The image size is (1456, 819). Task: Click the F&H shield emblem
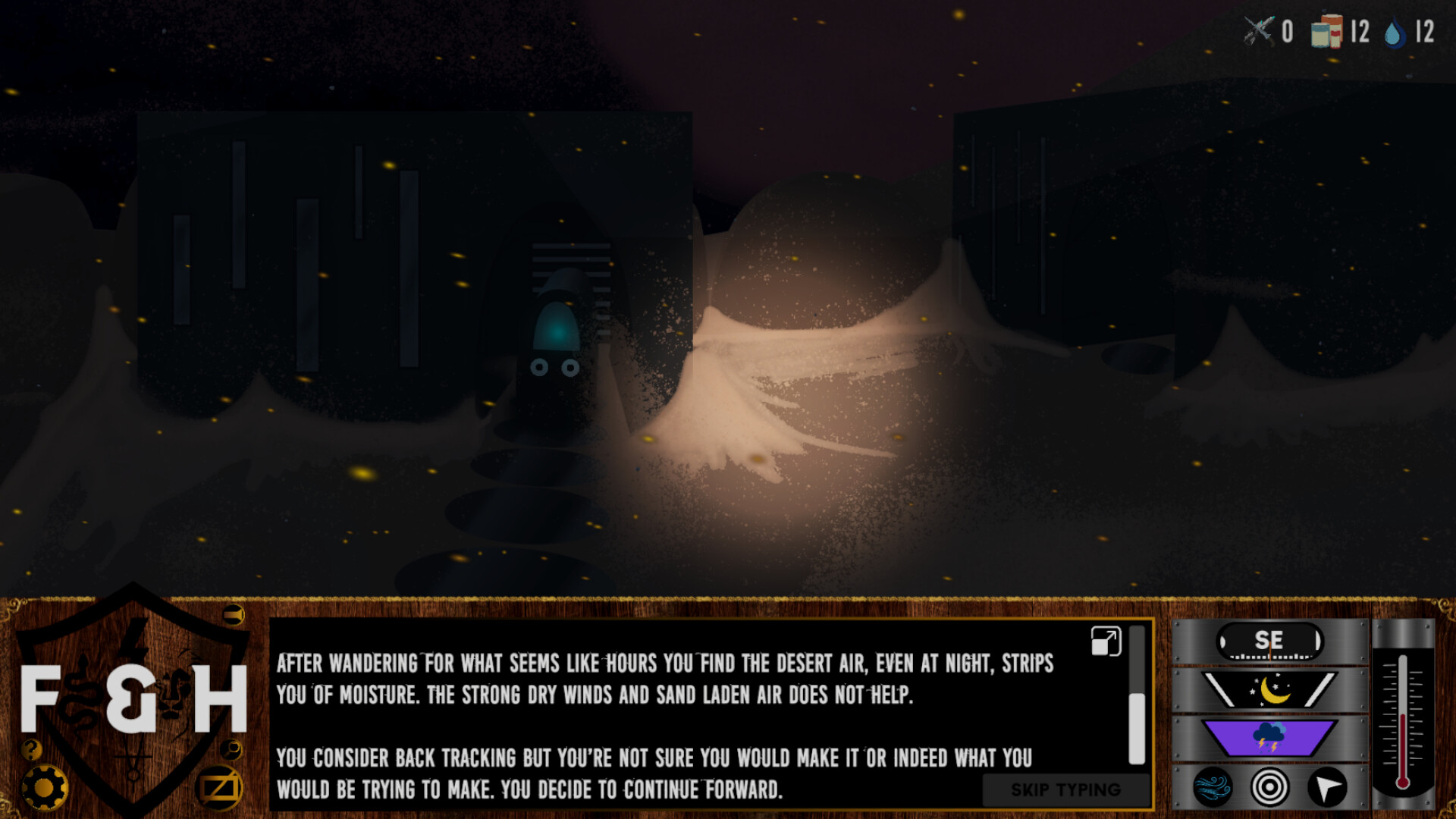coord(133,698)
